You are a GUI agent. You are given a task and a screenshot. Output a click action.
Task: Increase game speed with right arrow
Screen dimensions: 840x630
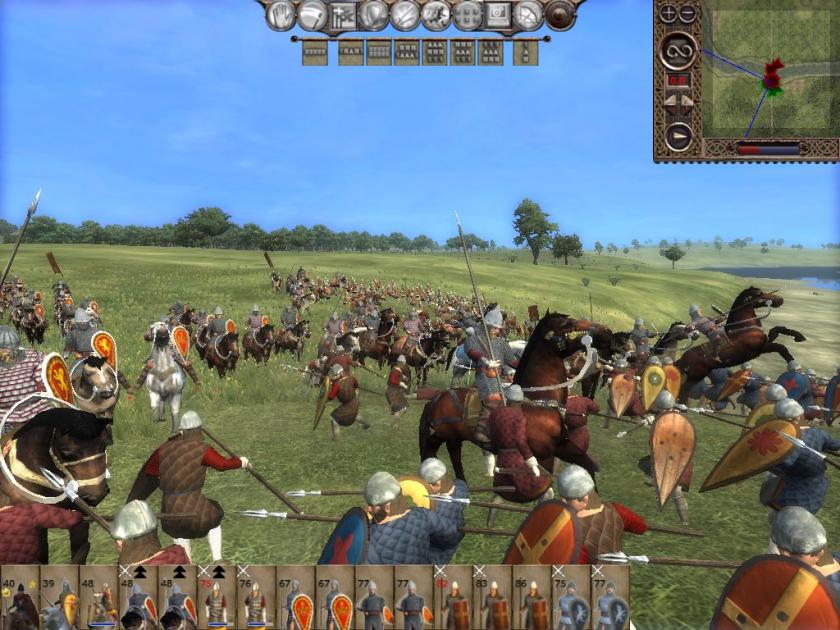[x=688, y=101]
